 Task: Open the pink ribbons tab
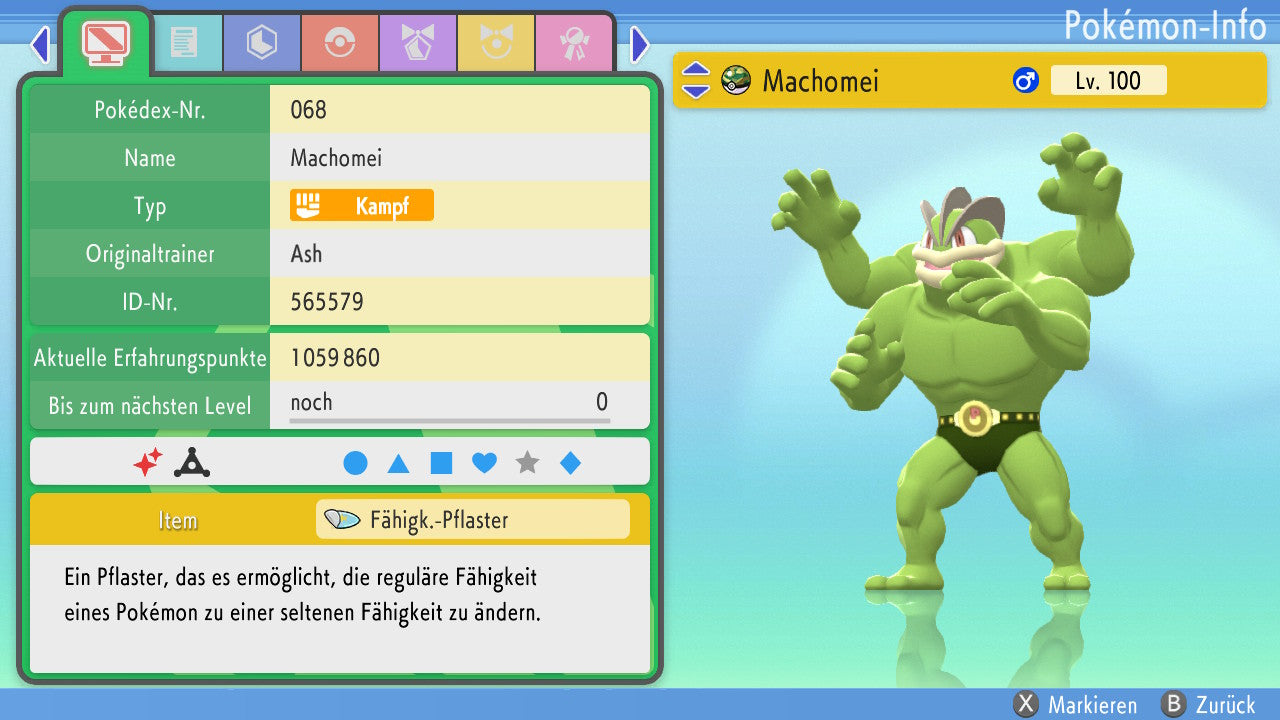(x=574, y=43)
